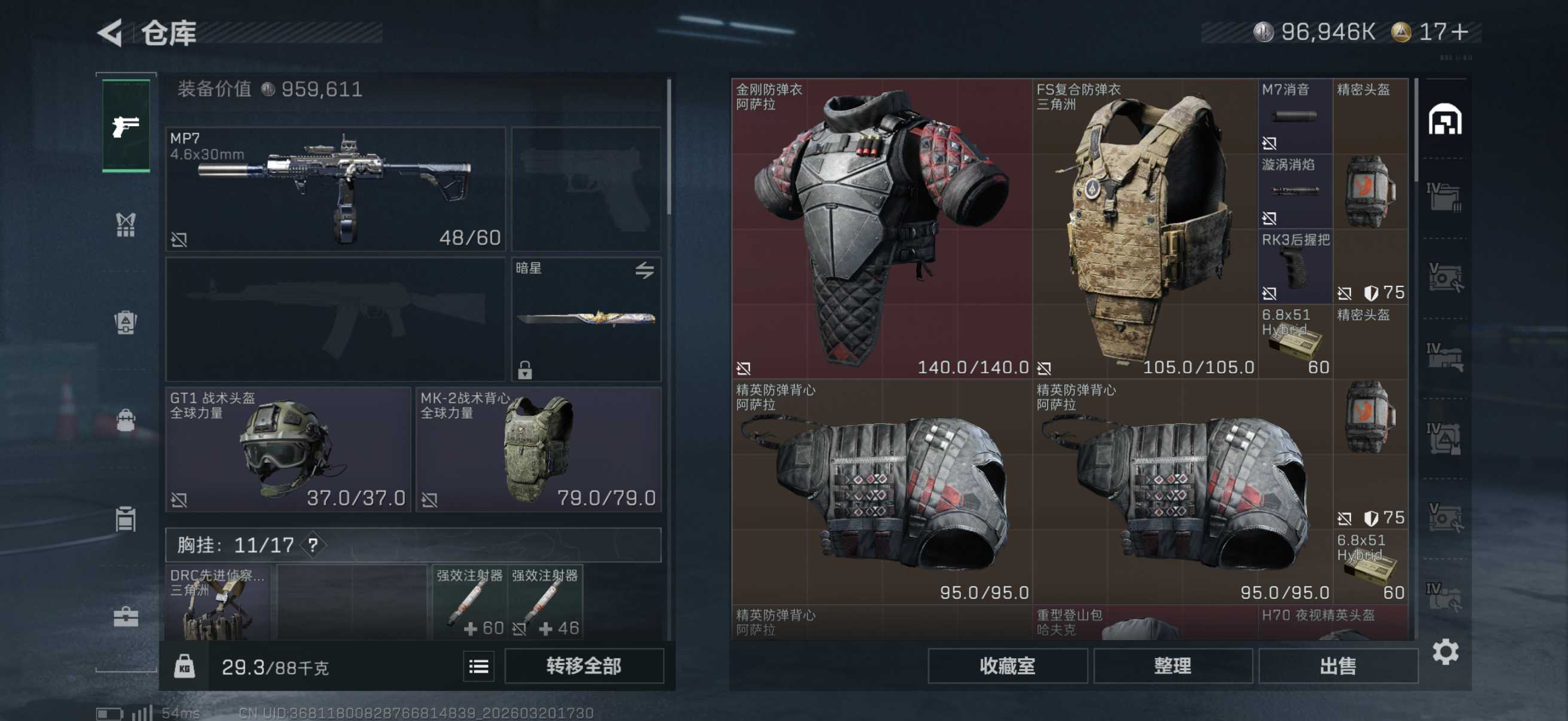This screenshot has width=1568, height=721.
Task: Select the M7消音 suppressor item
Action: (x=1295, y=116)
